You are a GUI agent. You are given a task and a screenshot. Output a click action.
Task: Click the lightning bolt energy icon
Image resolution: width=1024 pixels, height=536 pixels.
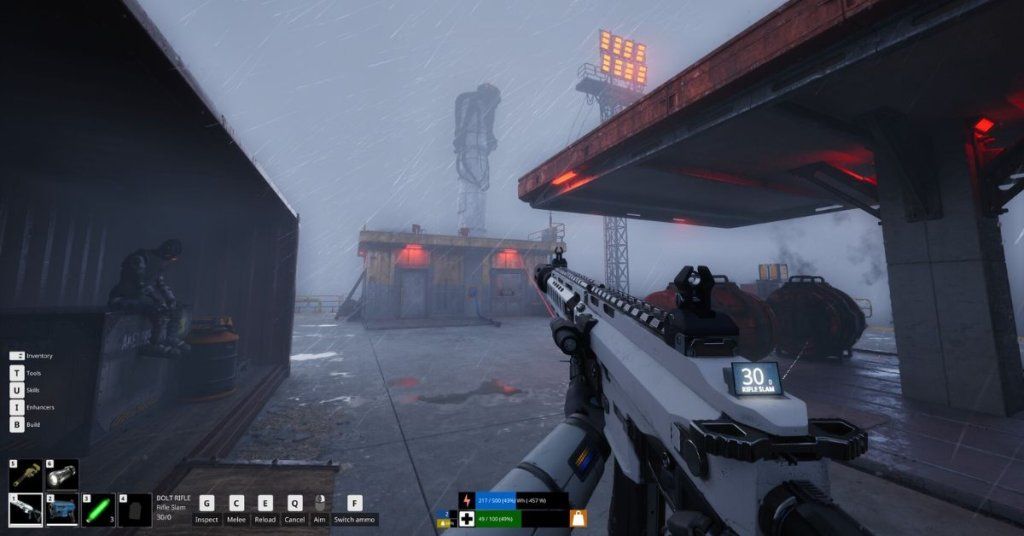click(467, 500)
